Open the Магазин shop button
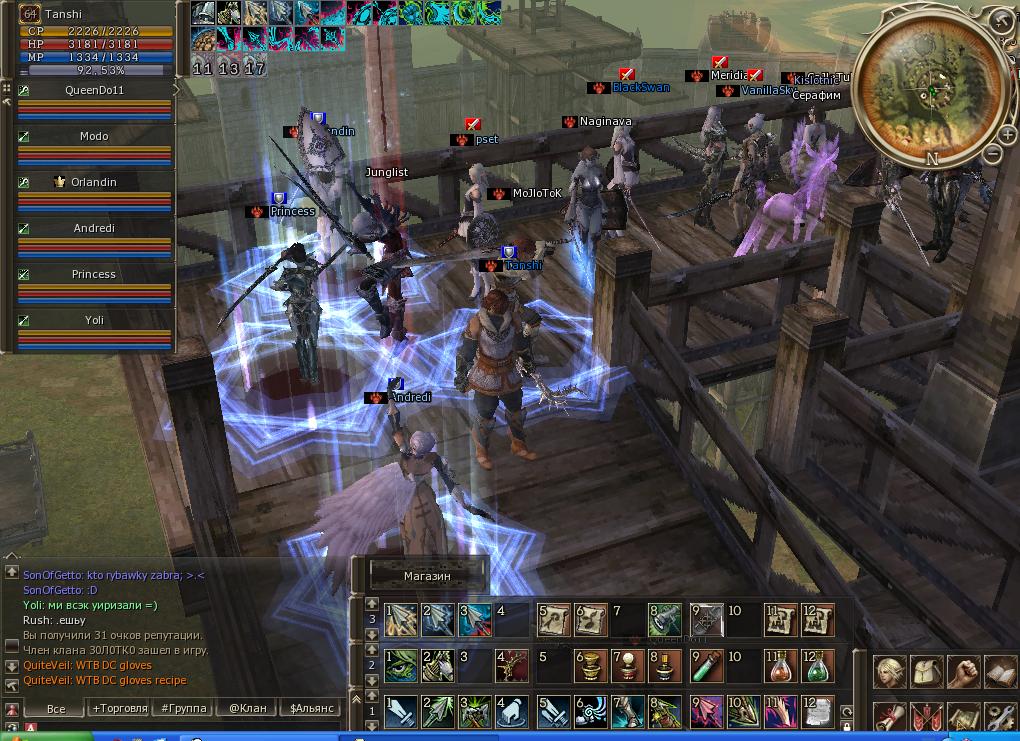This screenshot has height=741, width=1020. 427,576
